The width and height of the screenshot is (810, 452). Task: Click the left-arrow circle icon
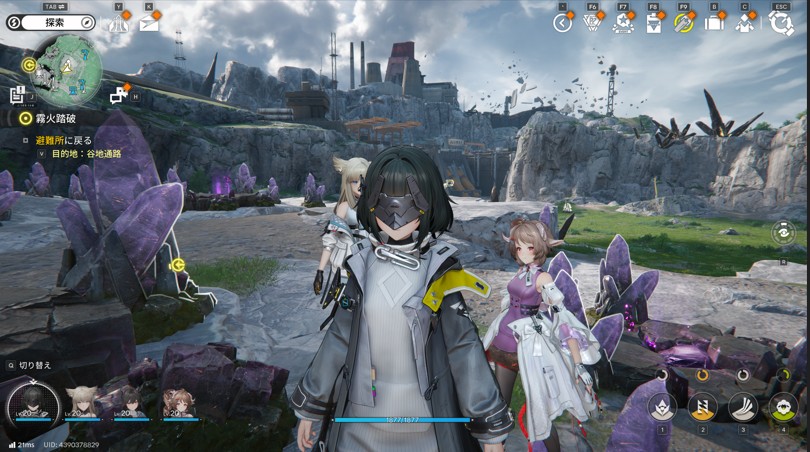[x=563, y=23]
